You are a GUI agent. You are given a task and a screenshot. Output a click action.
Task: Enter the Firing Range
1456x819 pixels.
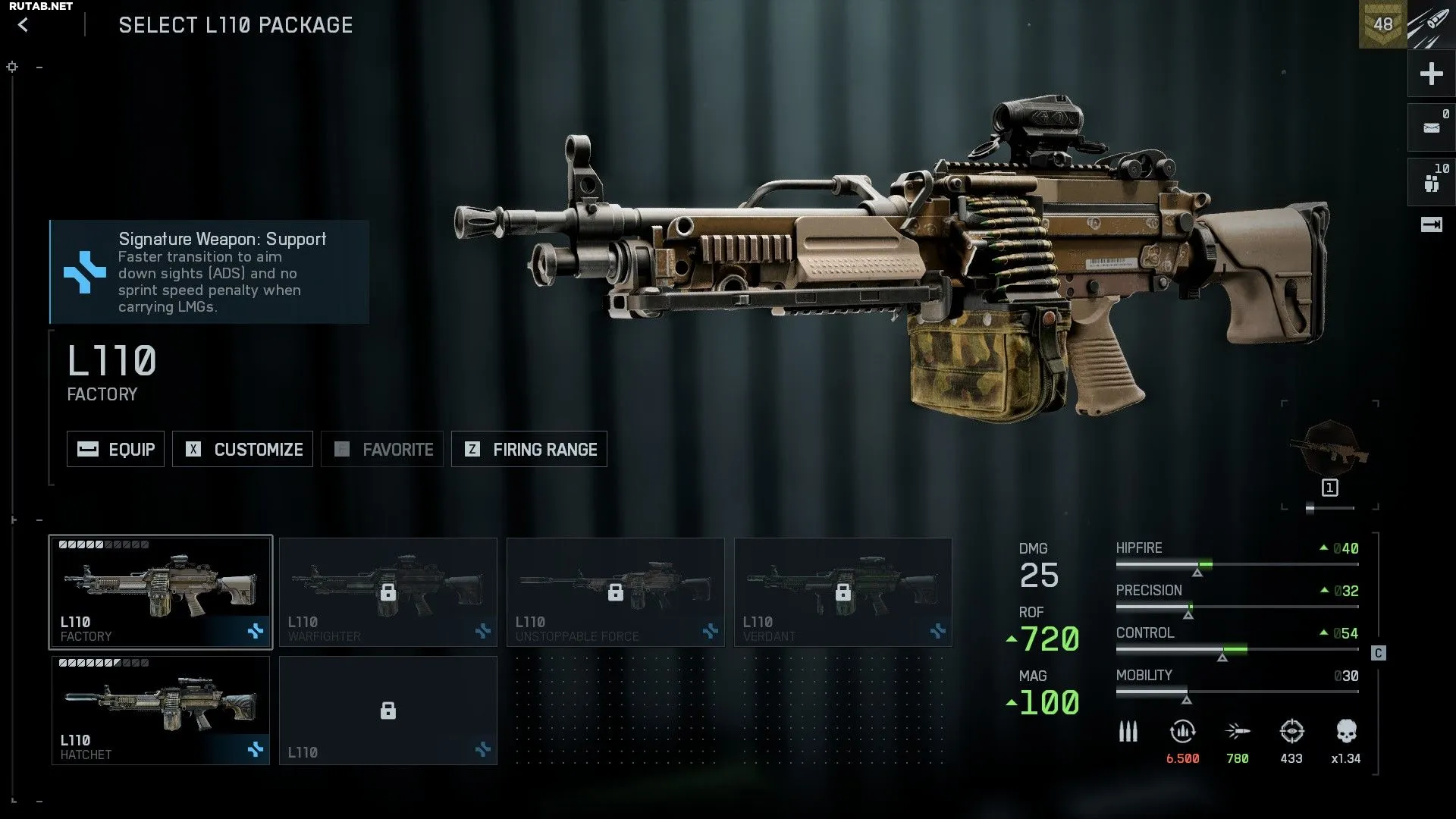[529, 449]
